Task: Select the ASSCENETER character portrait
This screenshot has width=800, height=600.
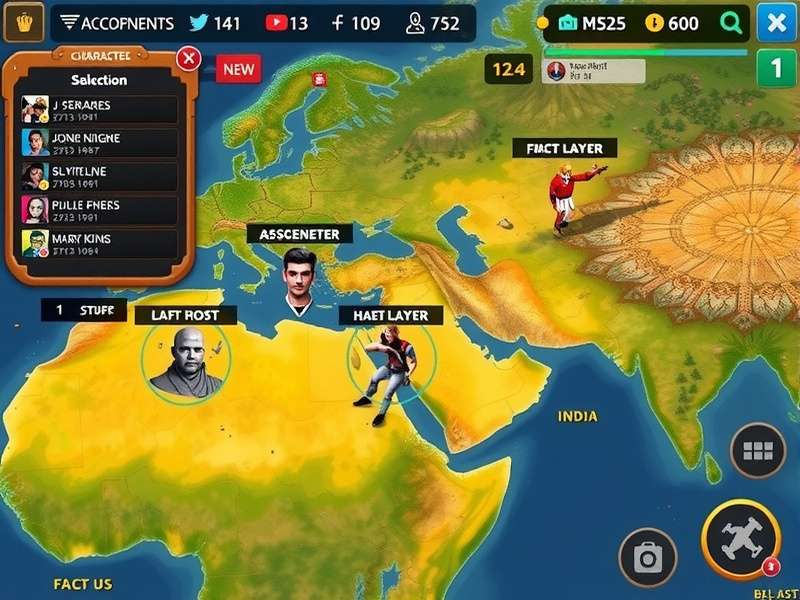Action: click(298, 278)
